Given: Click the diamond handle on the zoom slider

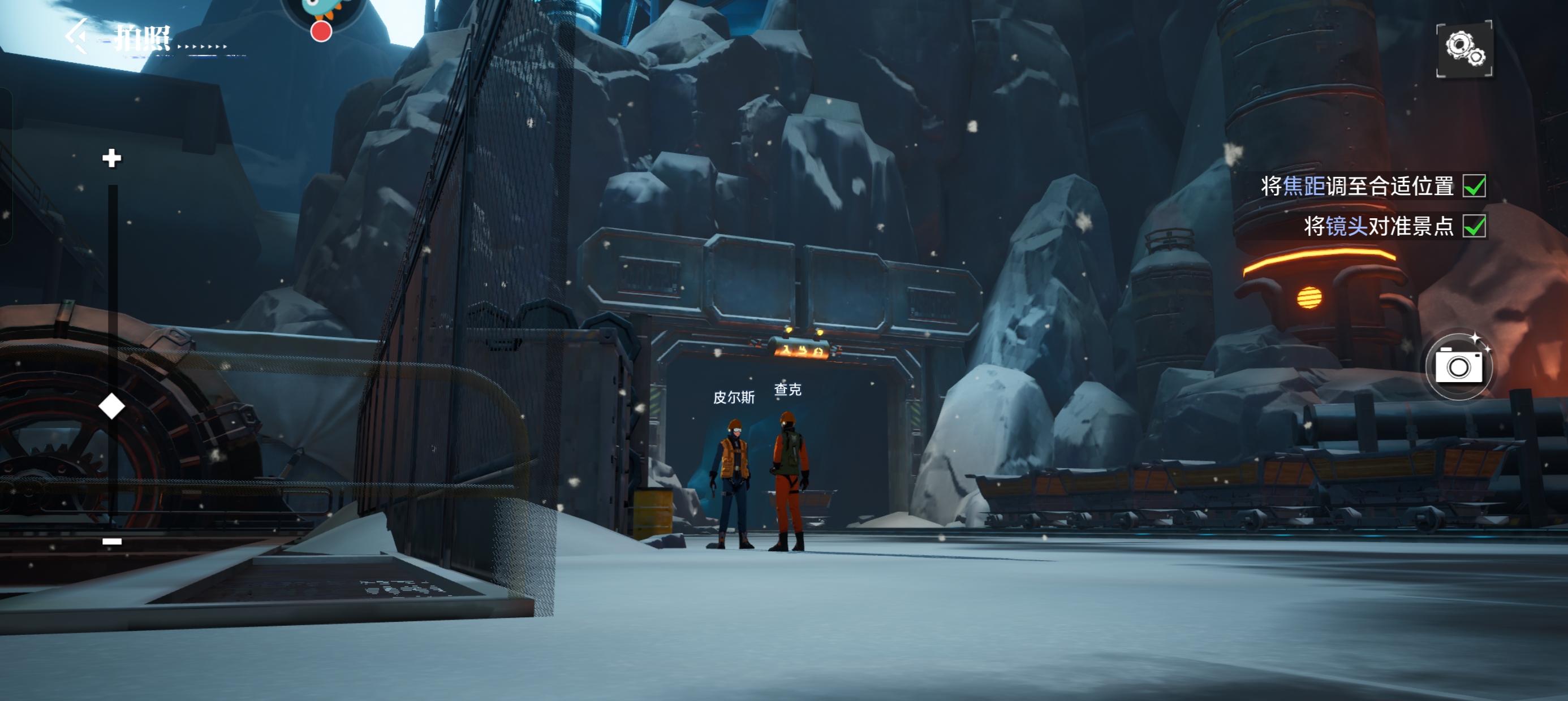Looking at the screenshot, I should [111, 406].
